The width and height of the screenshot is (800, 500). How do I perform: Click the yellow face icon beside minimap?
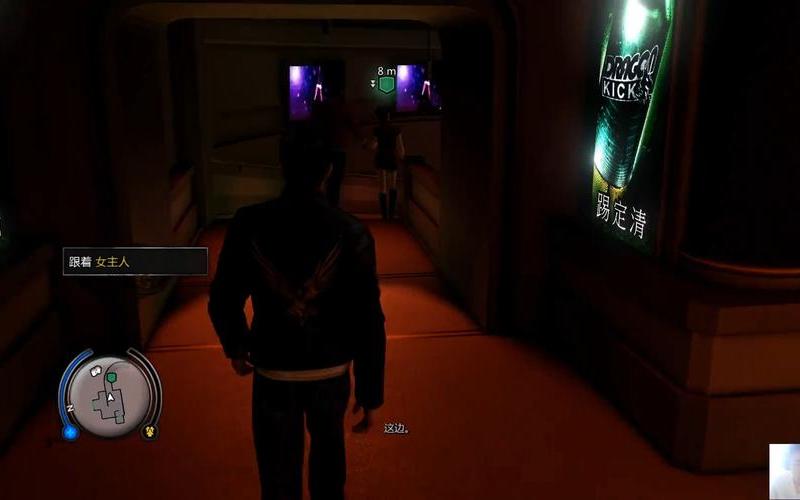tap(148, 432)
